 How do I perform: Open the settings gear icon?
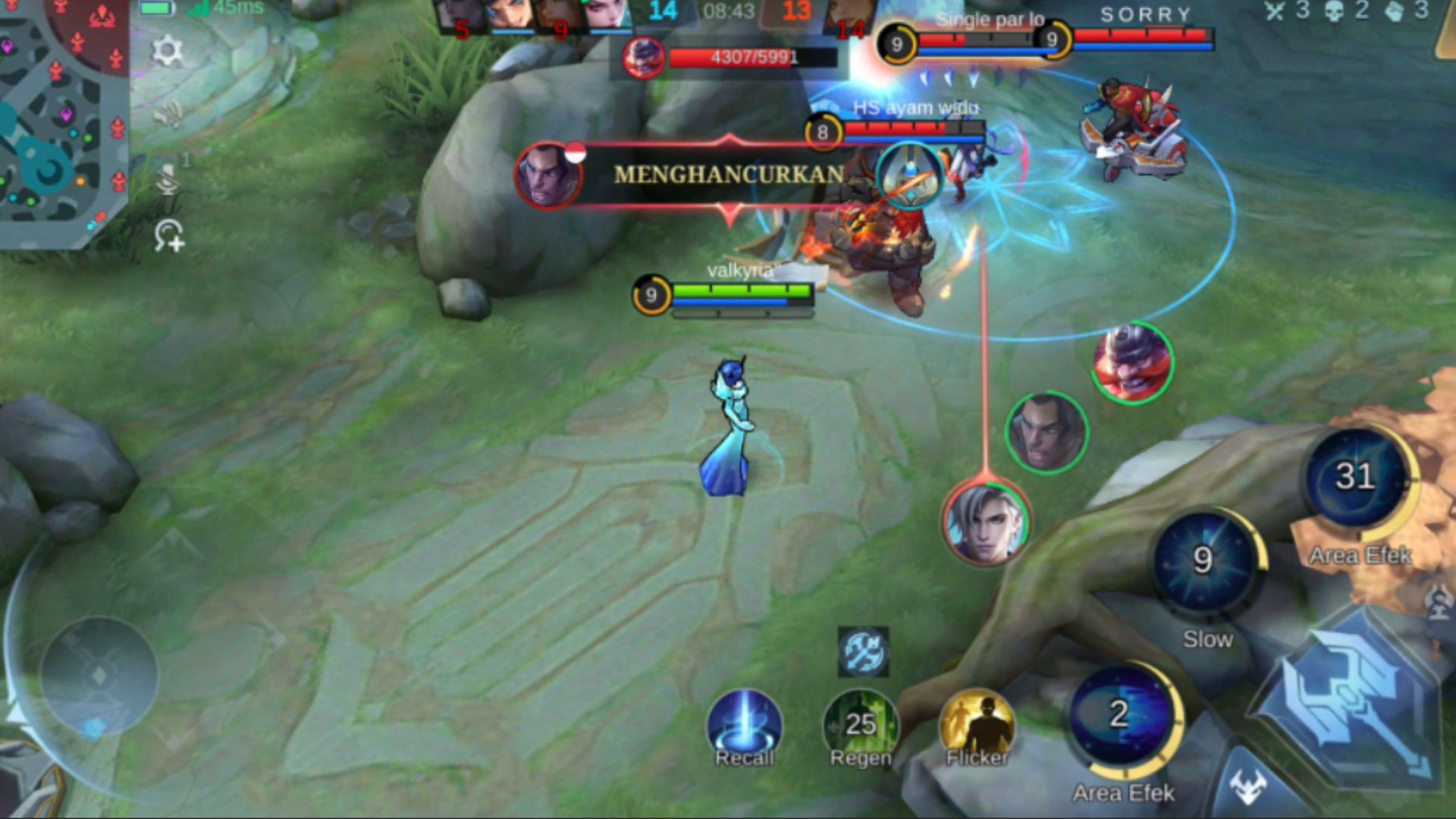click(167, 51)
